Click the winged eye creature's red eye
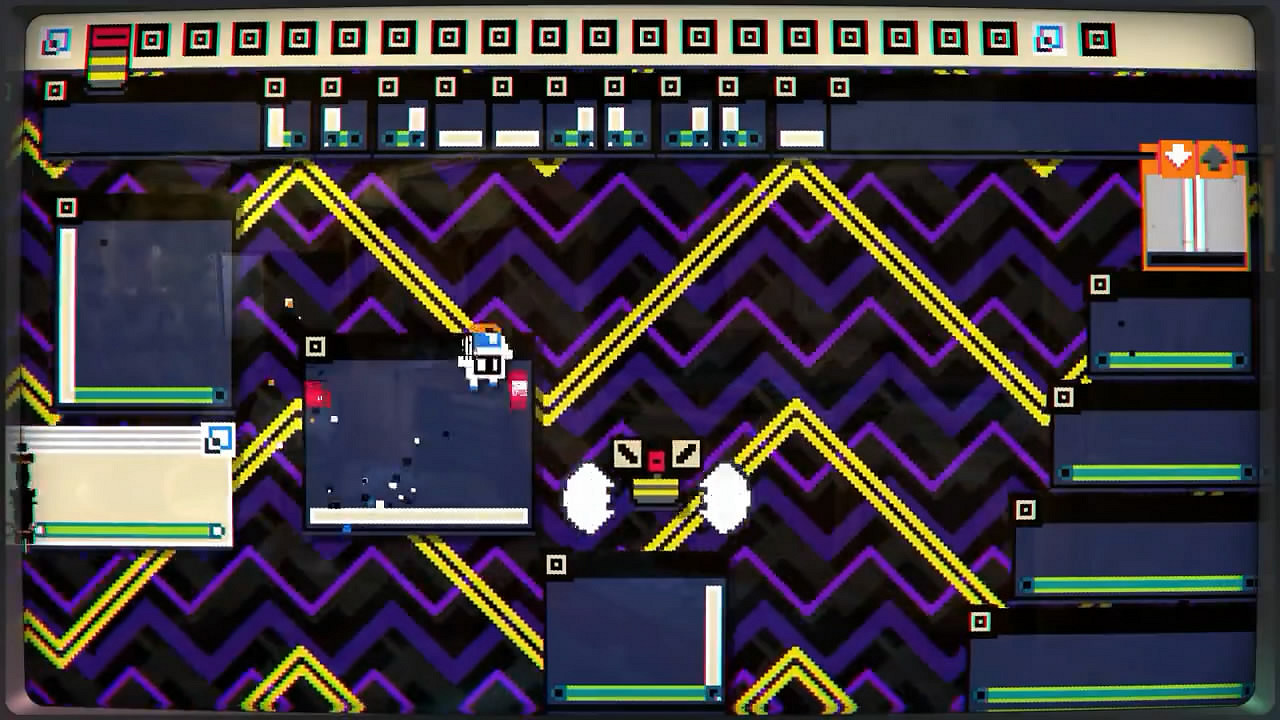The height and width of the screenshot is (720, 1280). tap(655, 460)
